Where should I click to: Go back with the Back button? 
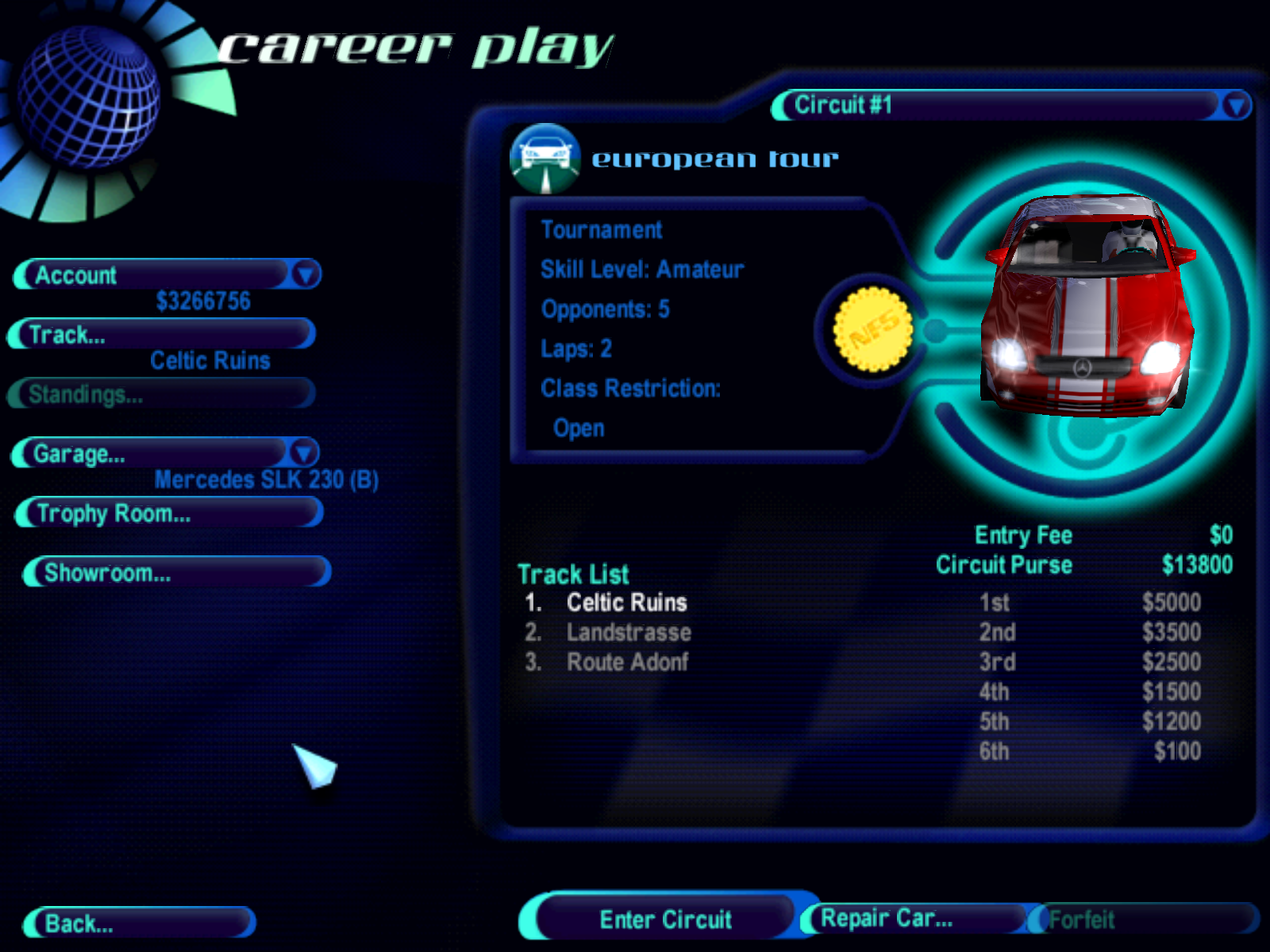(140, 923)
